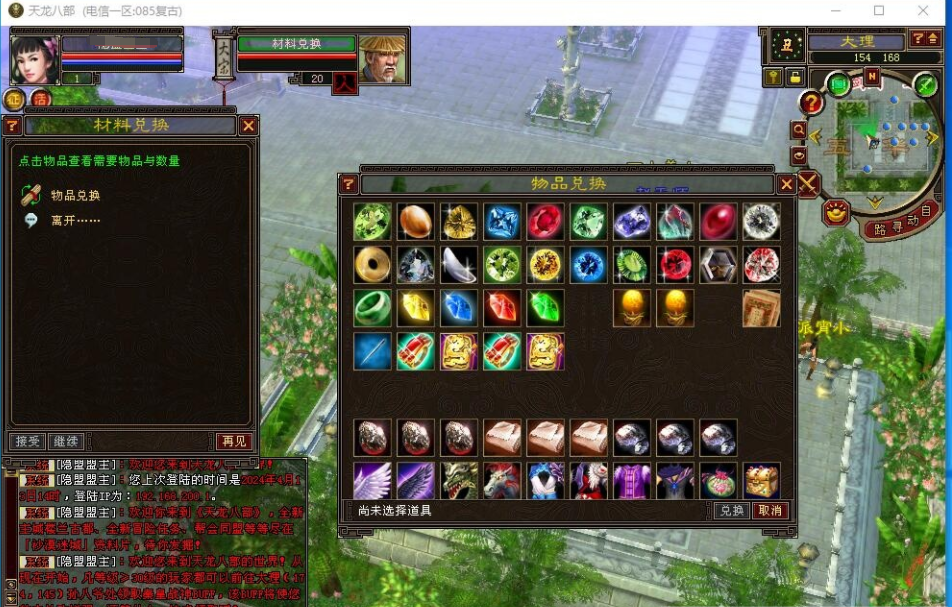Cancel the exchange with 取消
Viewport: 952px width, 607px height.
[769, 510]
